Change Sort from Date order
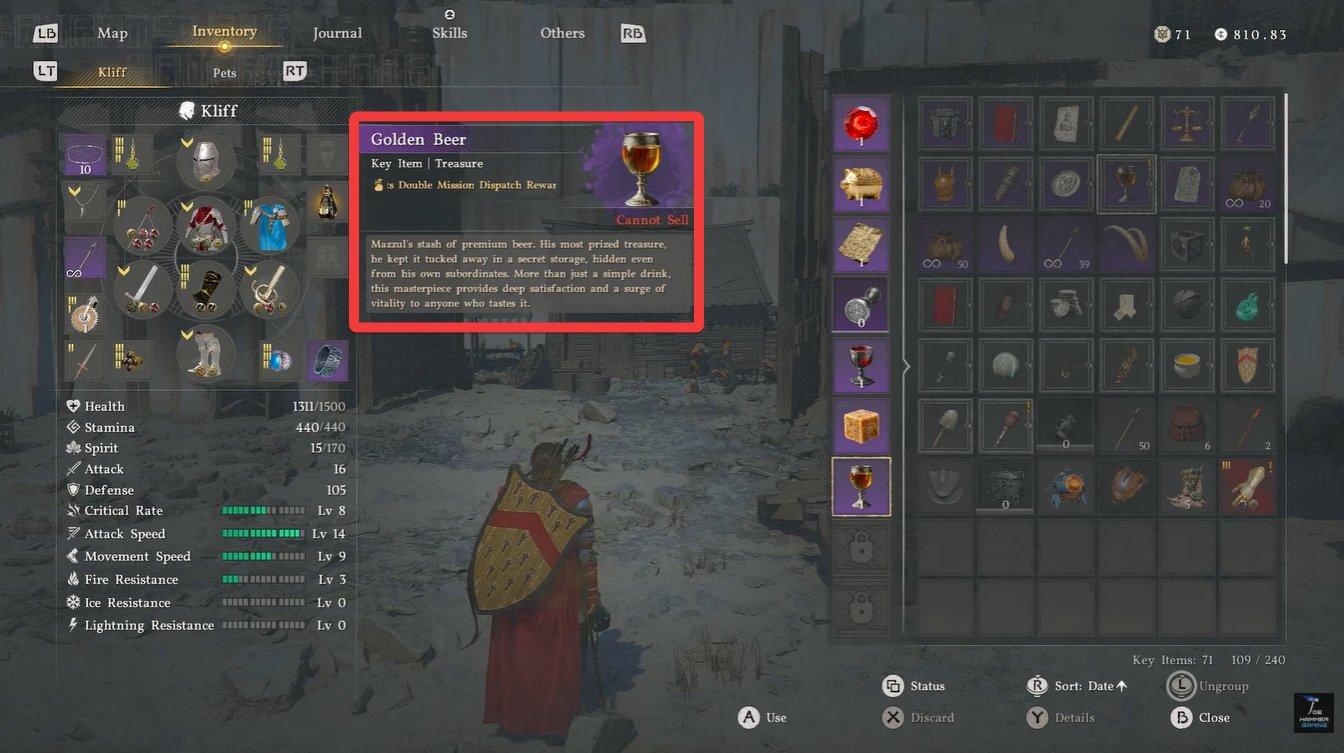Image resolution: width=1344 pixels, height=753 pixels. pos(1090,686)
